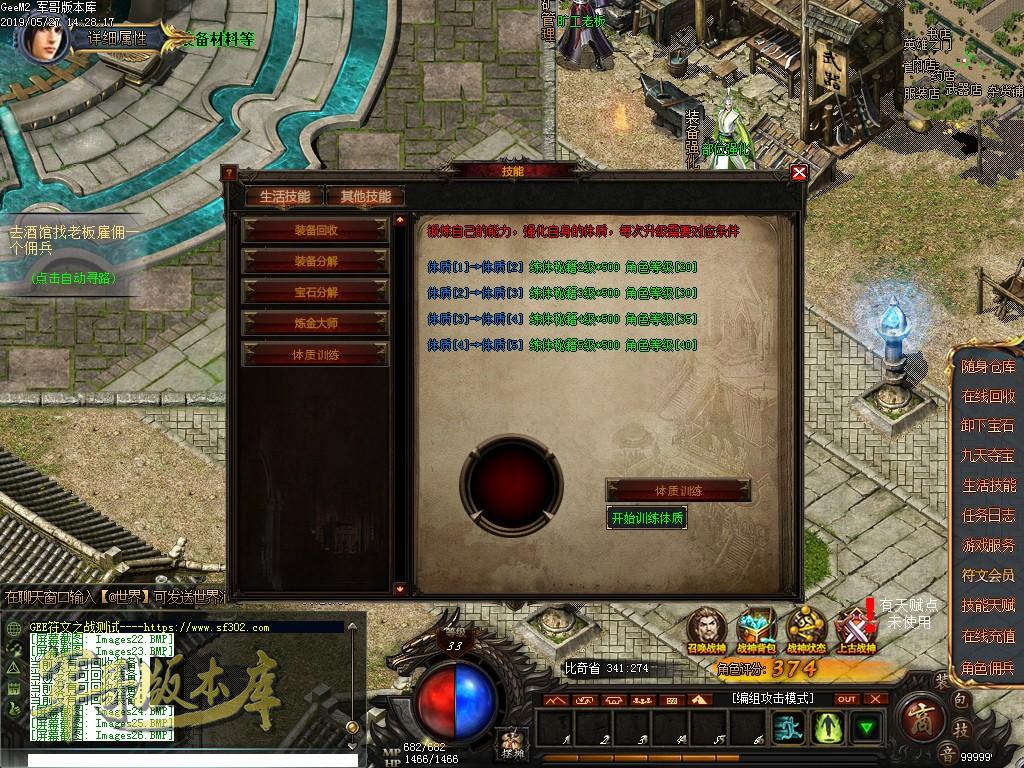This screenshot has width=1024, height=768.
Task: Open 在线回收 from the side menu
Action: pos(988,396)
